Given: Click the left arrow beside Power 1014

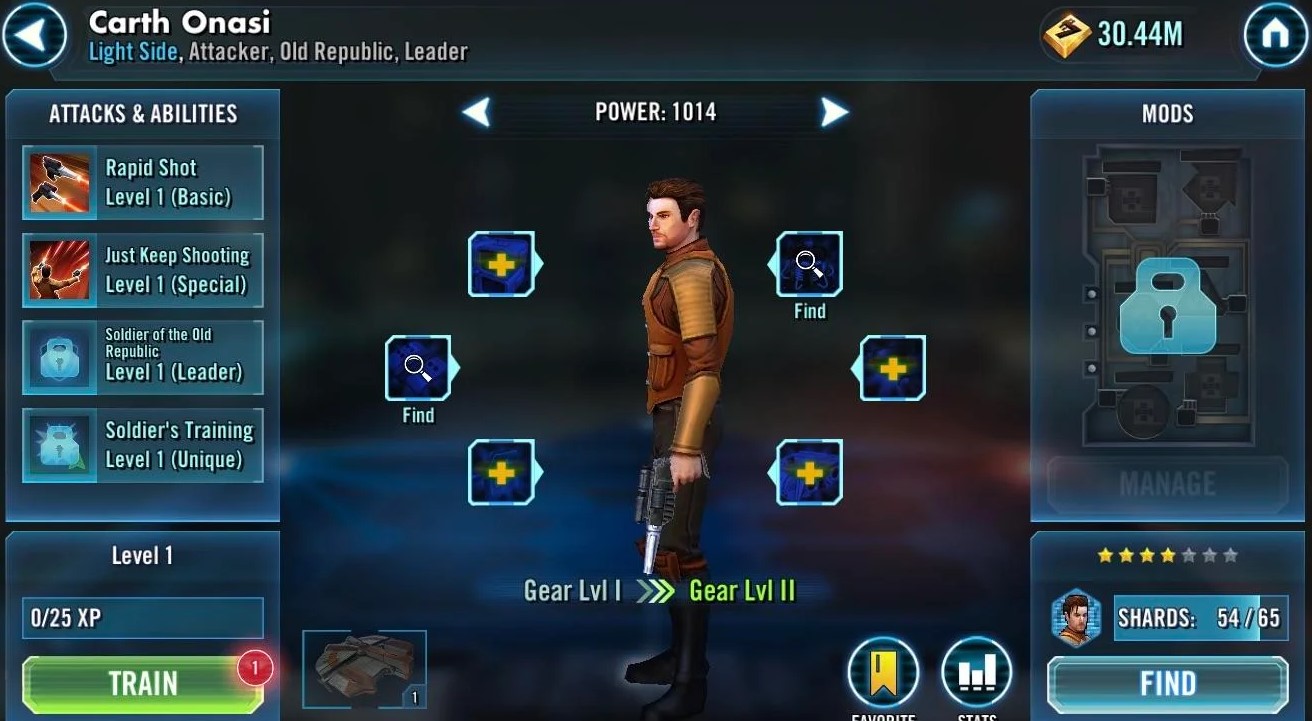Looking at the screenshot, I should [x=477, y=112].
